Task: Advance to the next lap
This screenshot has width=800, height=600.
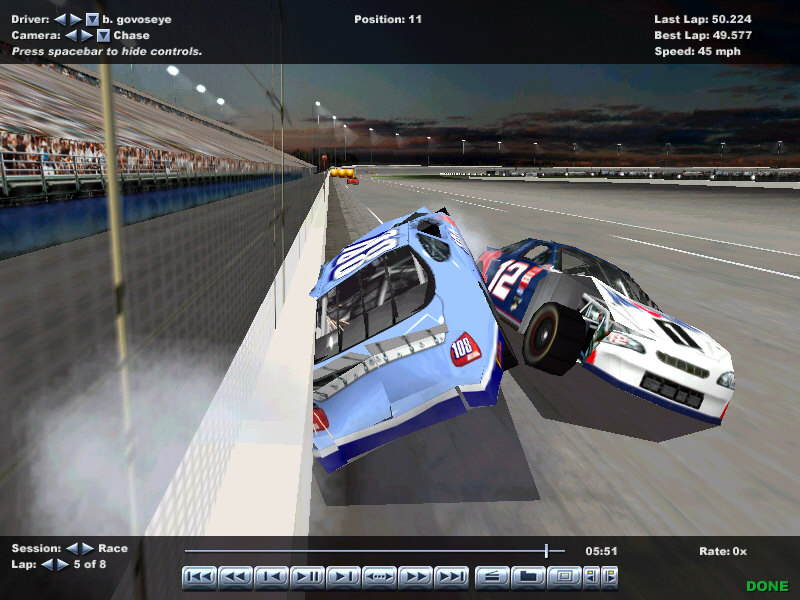Action: click(x=62, y=565)
